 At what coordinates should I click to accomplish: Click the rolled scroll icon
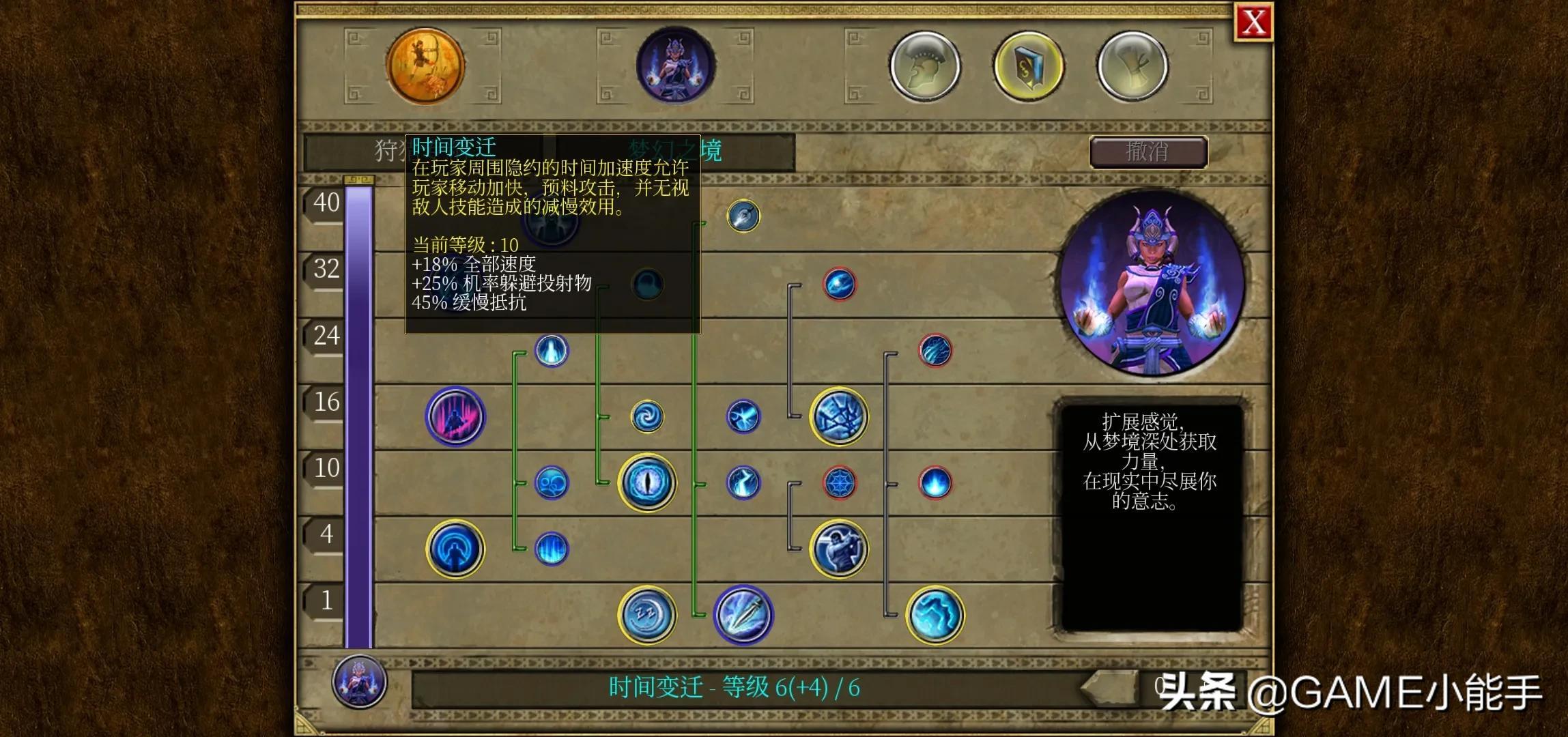(1132, 66)
